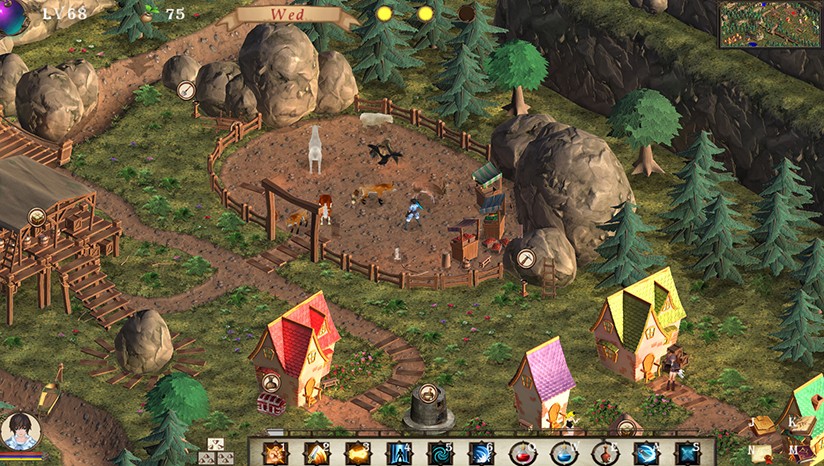This screenshot has width=824, height=466.
Task: Open the brown book icon labeled K
Action: pos(802,424)
